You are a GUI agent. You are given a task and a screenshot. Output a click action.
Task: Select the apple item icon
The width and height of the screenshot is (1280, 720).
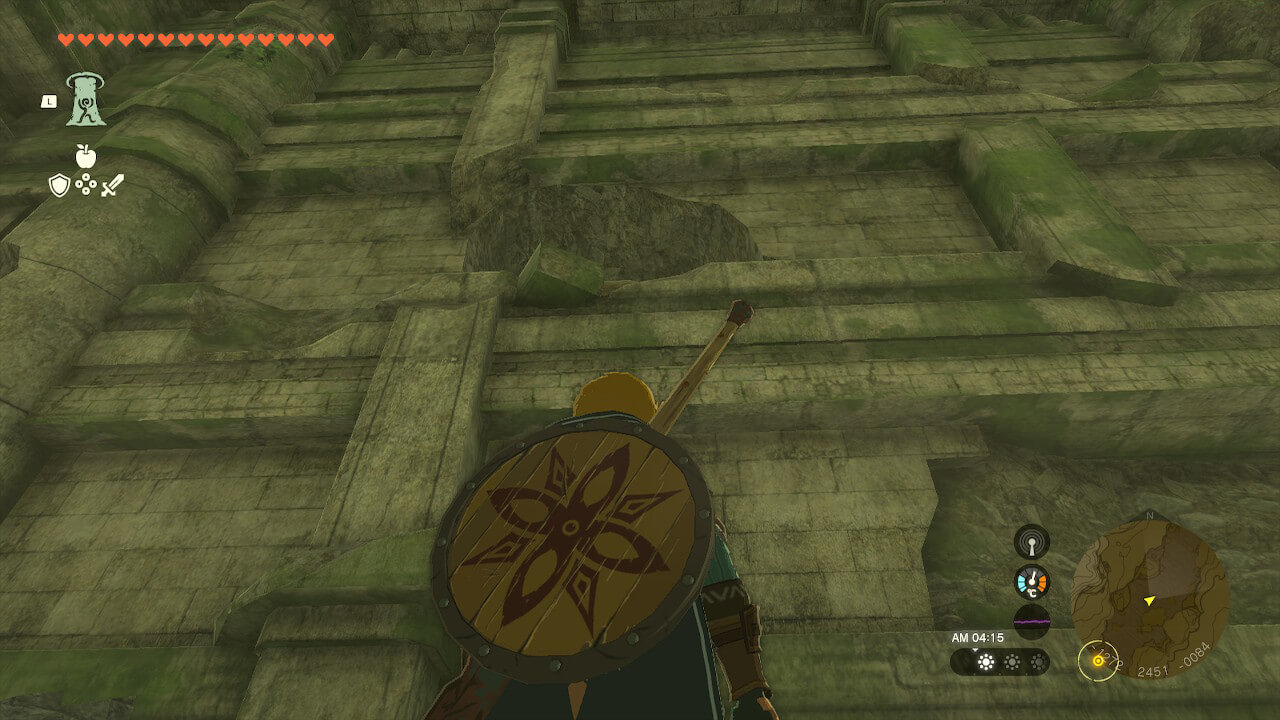(x=85, y=156)
